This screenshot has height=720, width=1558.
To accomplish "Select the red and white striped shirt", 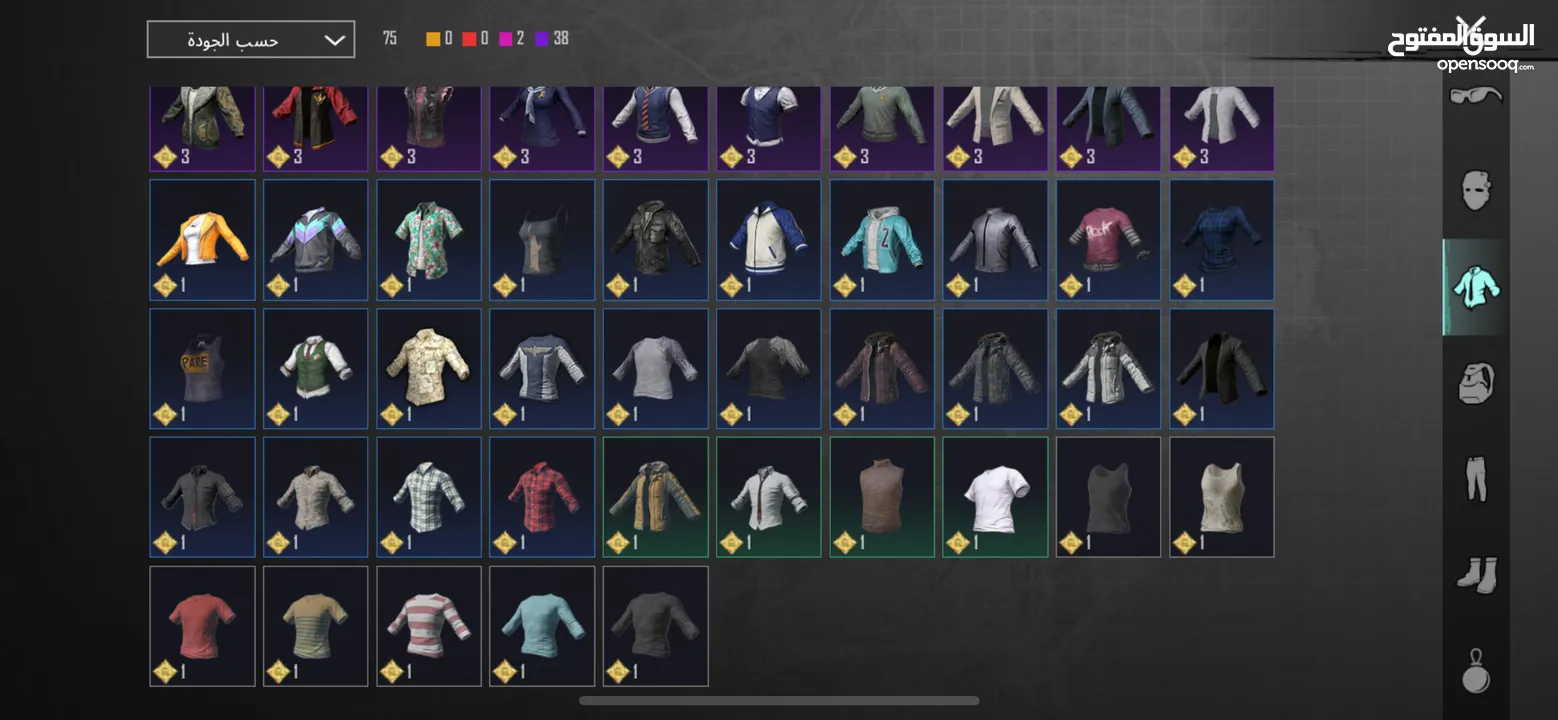I will point(428,625).
